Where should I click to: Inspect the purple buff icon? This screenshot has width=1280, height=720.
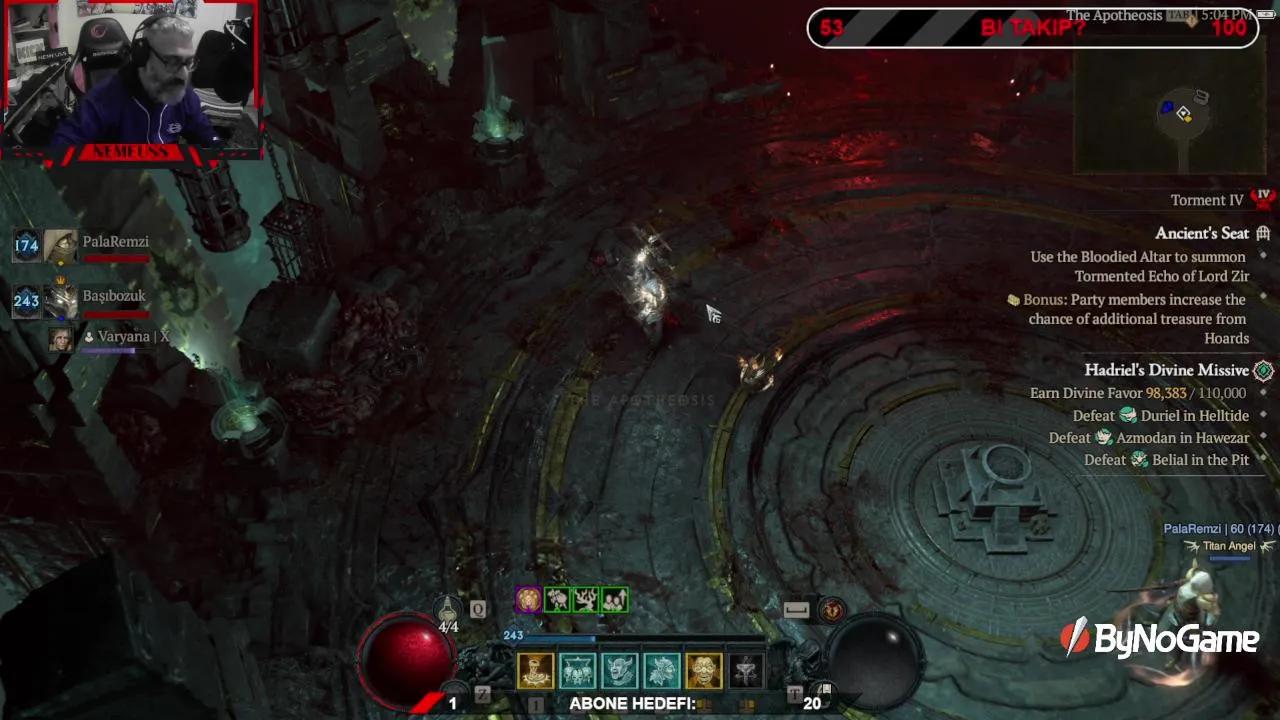[x=528, y=599]
